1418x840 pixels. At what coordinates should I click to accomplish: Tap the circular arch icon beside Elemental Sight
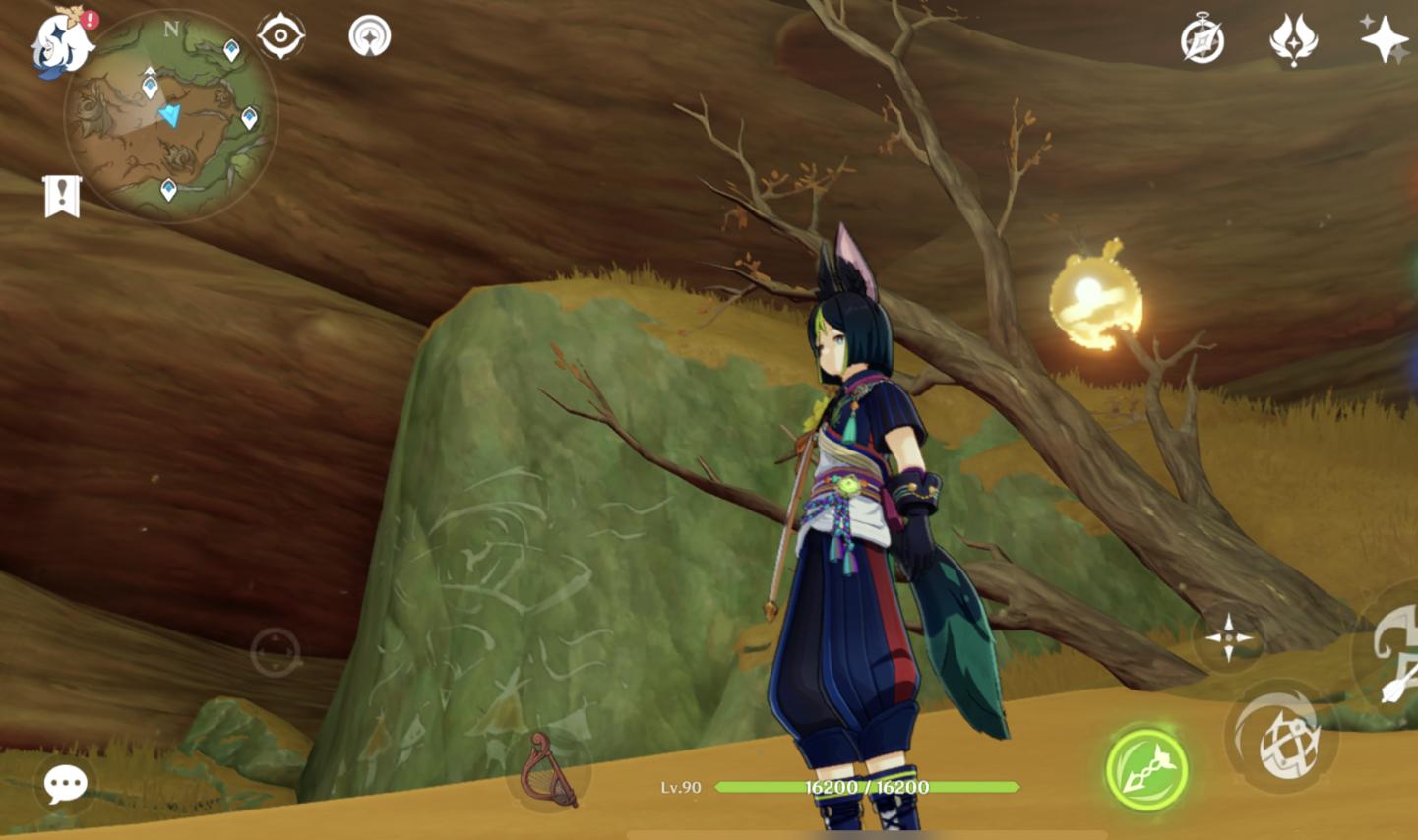coord(370,36)
